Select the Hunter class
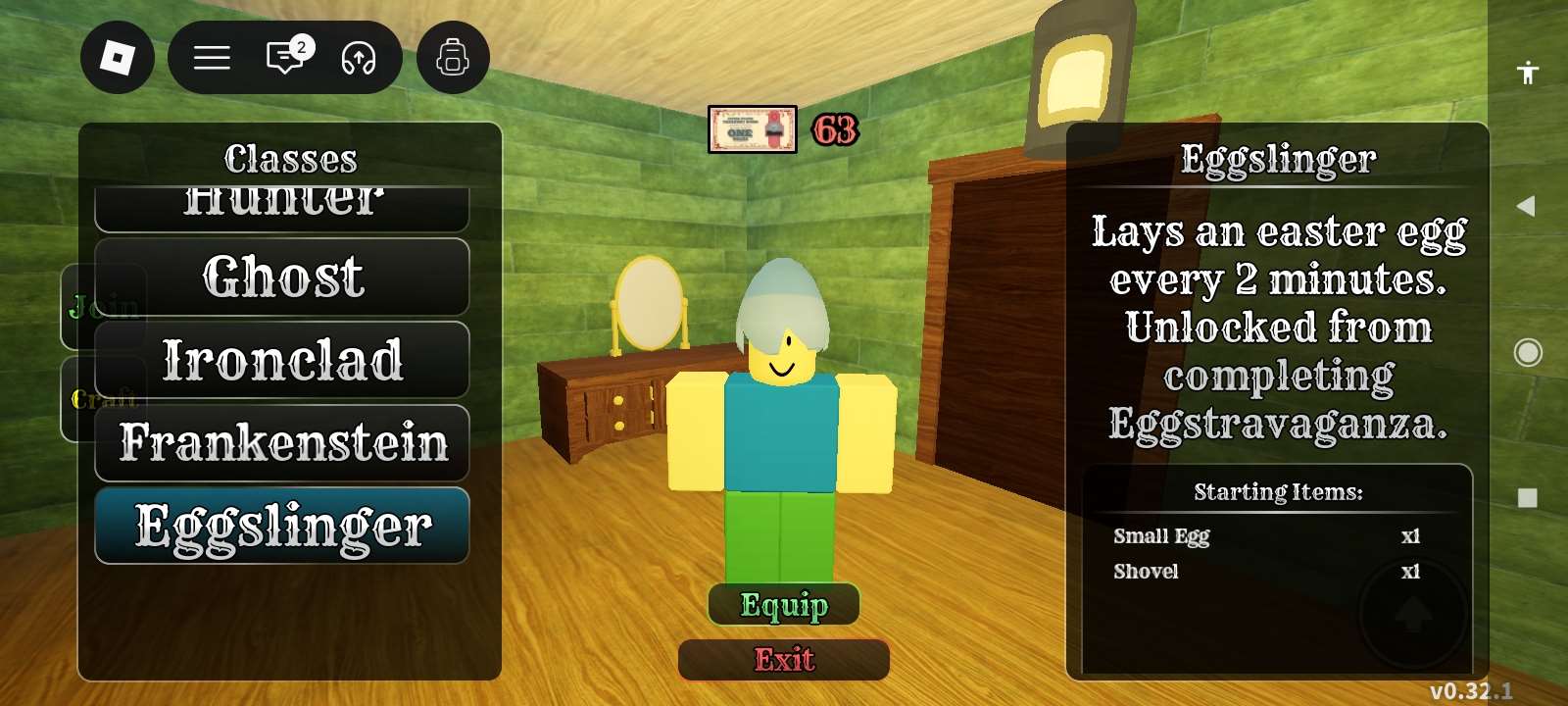 [282, 201]
